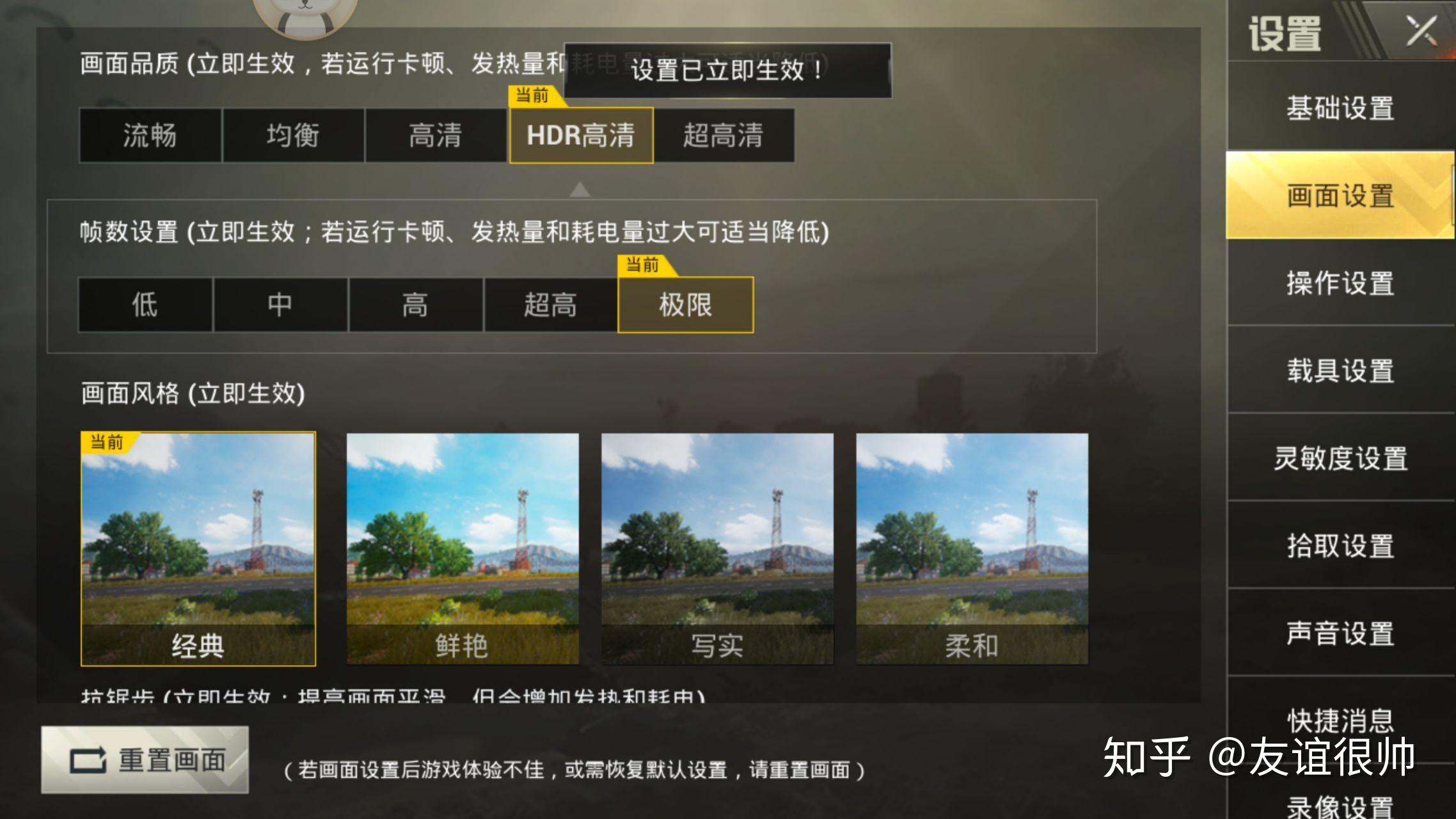Choose 超高 frame rate setting
Image resolution: width=1456 pixels, height=819 pixels.
(x=551, y=306)
